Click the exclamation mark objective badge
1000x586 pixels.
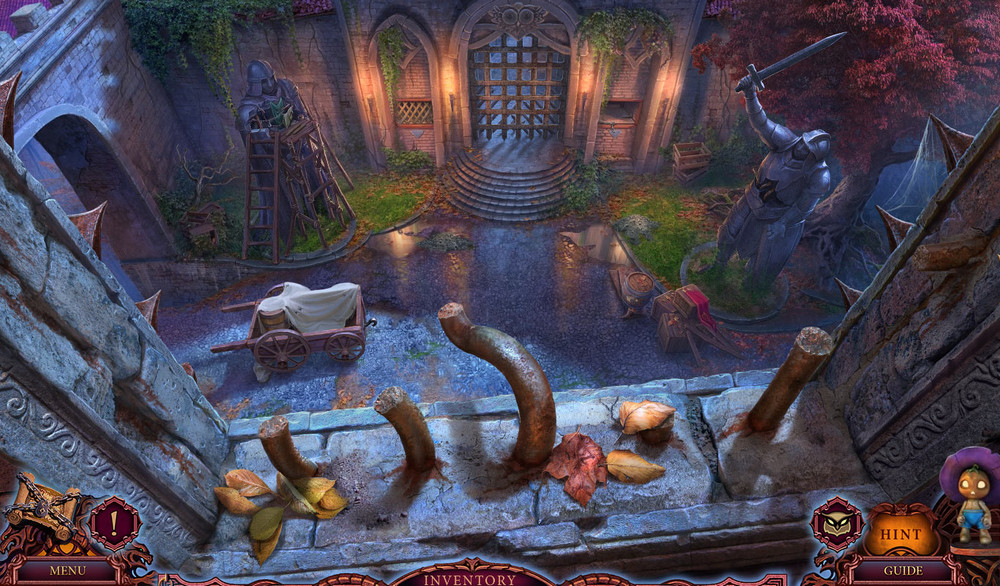click(114, 523)
